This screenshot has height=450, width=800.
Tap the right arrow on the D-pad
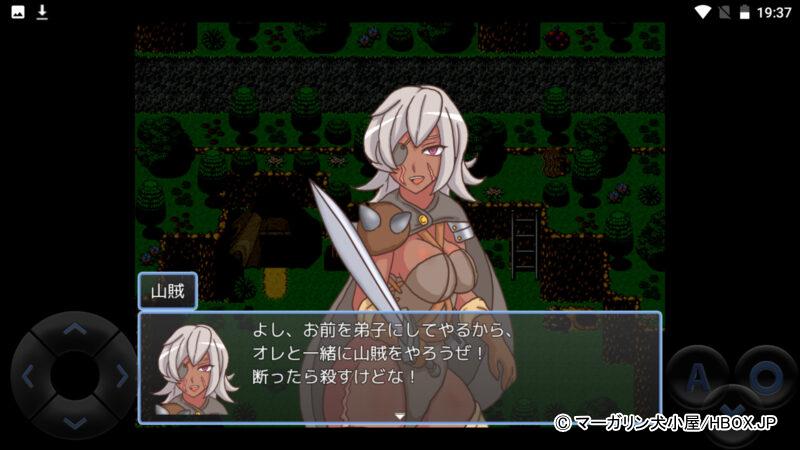pyautogui.click(x=121, y=376)
